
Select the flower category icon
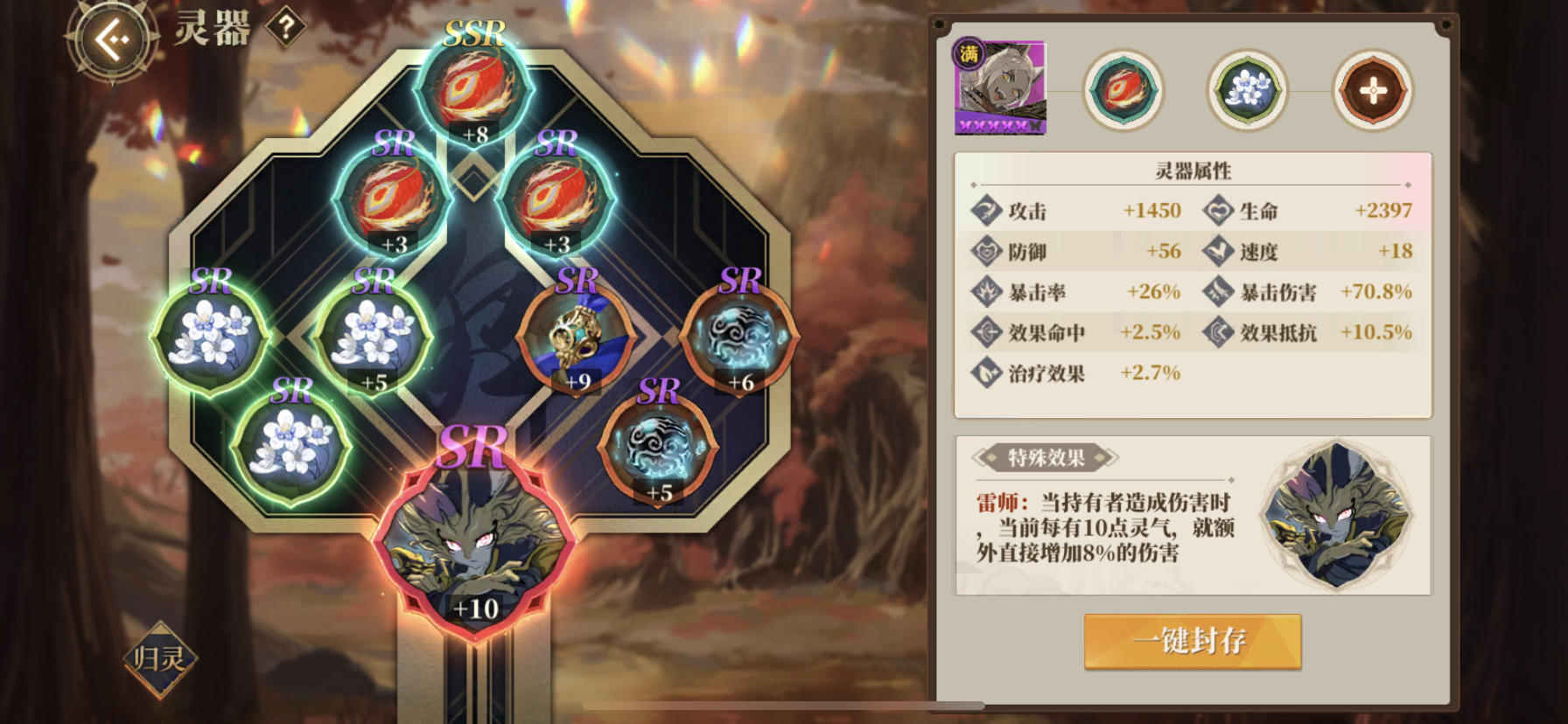(x=1249, y=87)
